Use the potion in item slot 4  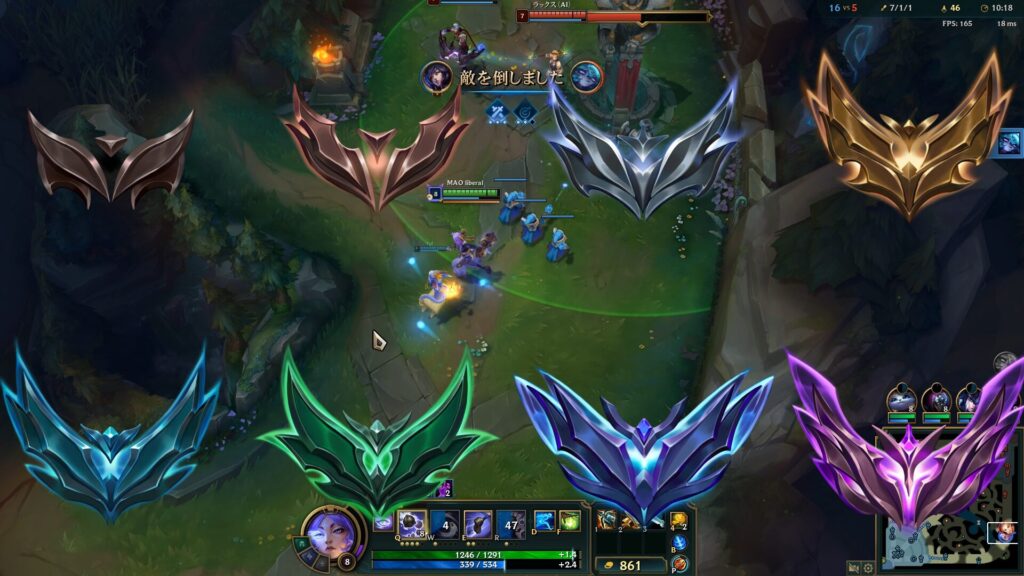click(x=679, y=519)
